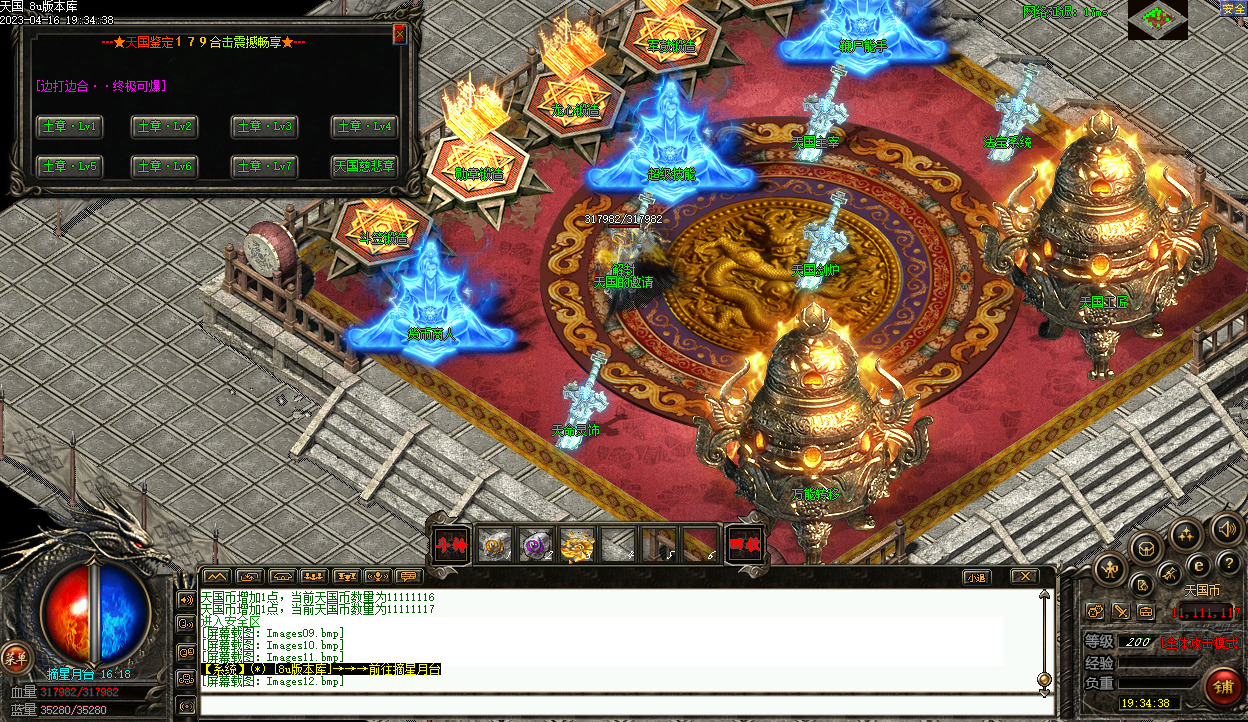Select the 土章·Lv1 button
This screenshot has height=722, width=1248.
coord(69,127)
